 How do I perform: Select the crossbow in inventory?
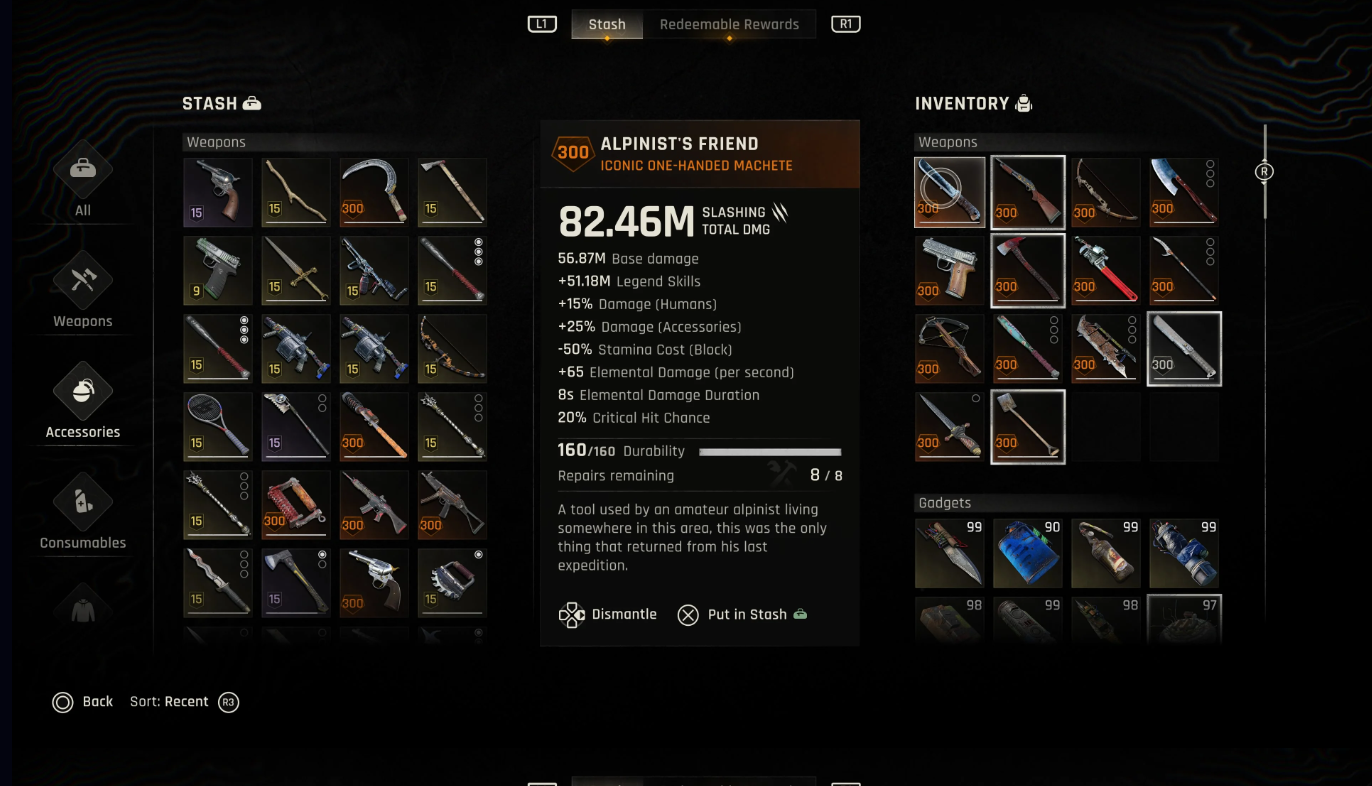[950, 349]
